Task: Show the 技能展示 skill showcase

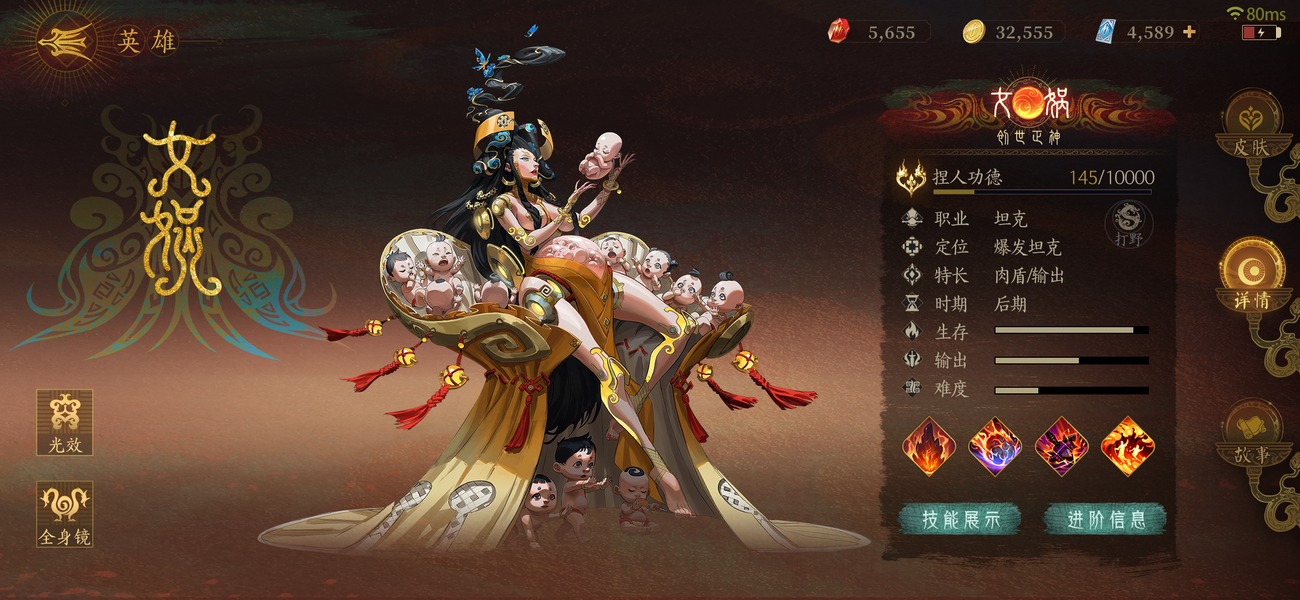Action: click(959, 519)
